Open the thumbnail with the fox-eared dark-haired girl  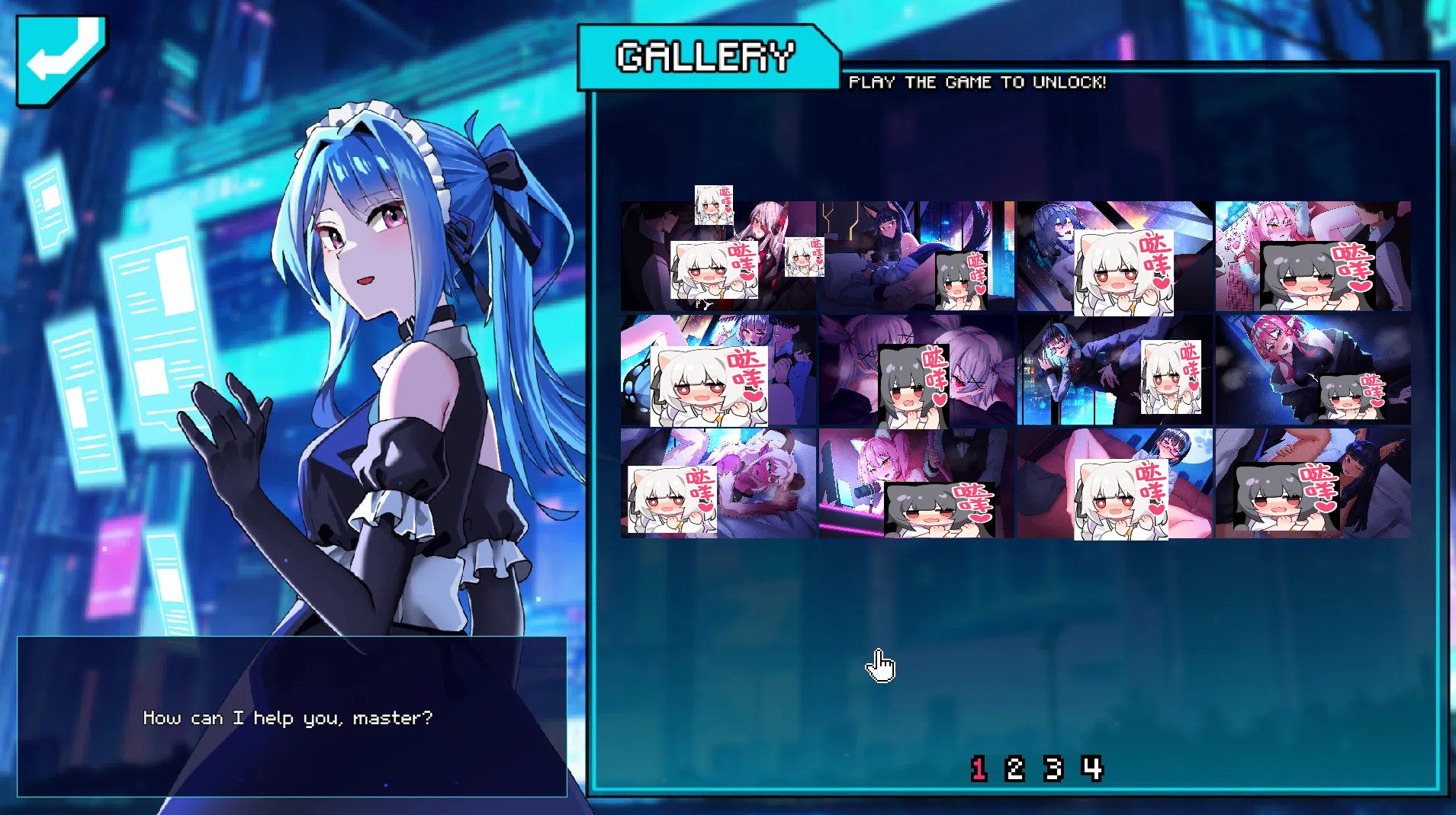[x=885, y=244]
